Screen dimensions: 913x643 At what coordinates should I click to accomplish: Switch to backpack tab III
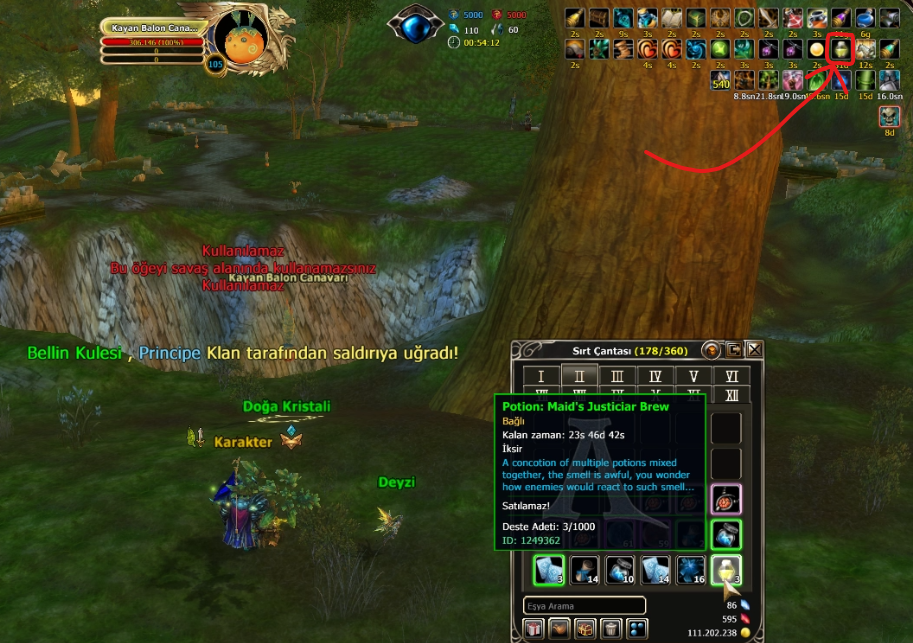point(617,377)
